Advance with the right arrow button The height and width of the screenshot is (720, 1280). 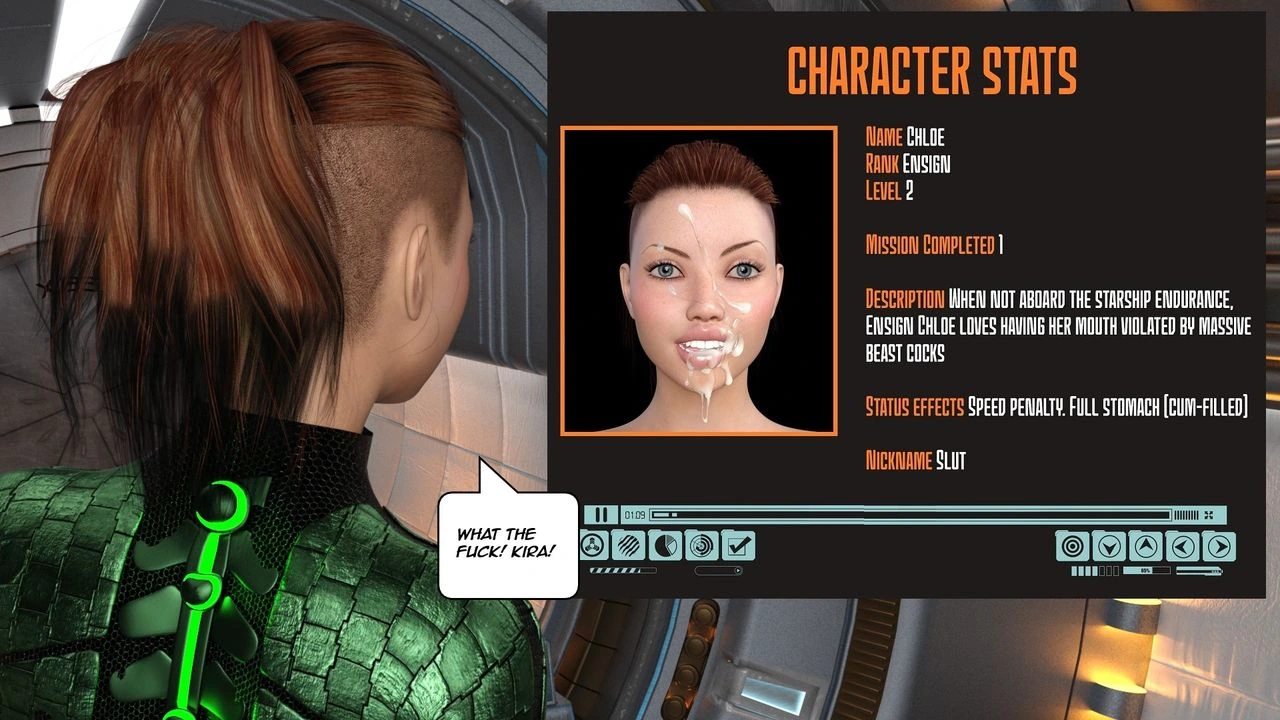click(x=1218, y=546)
